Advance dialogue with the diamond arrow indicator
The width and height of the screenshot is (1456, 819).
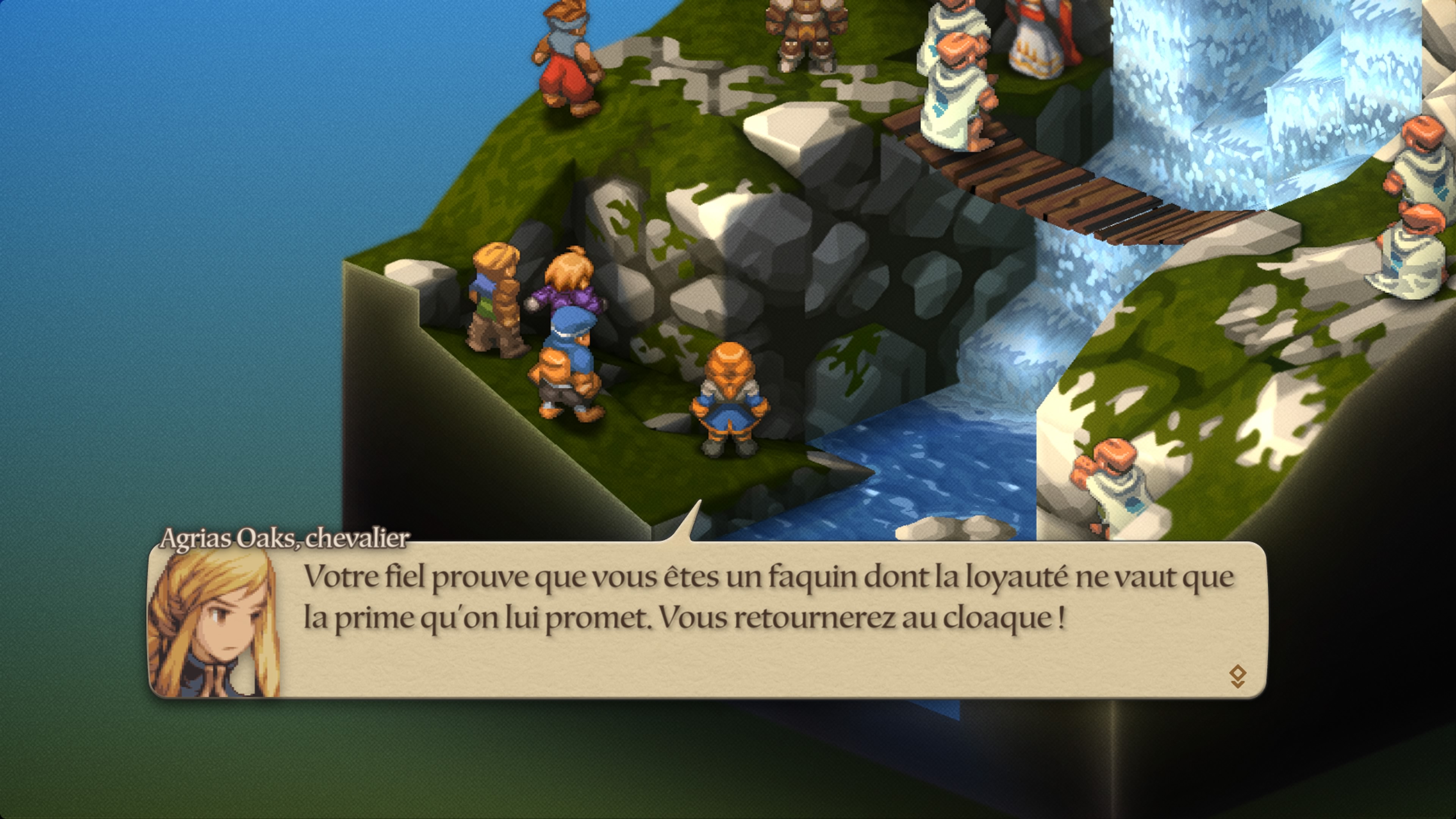click(x=1237, y=676)
